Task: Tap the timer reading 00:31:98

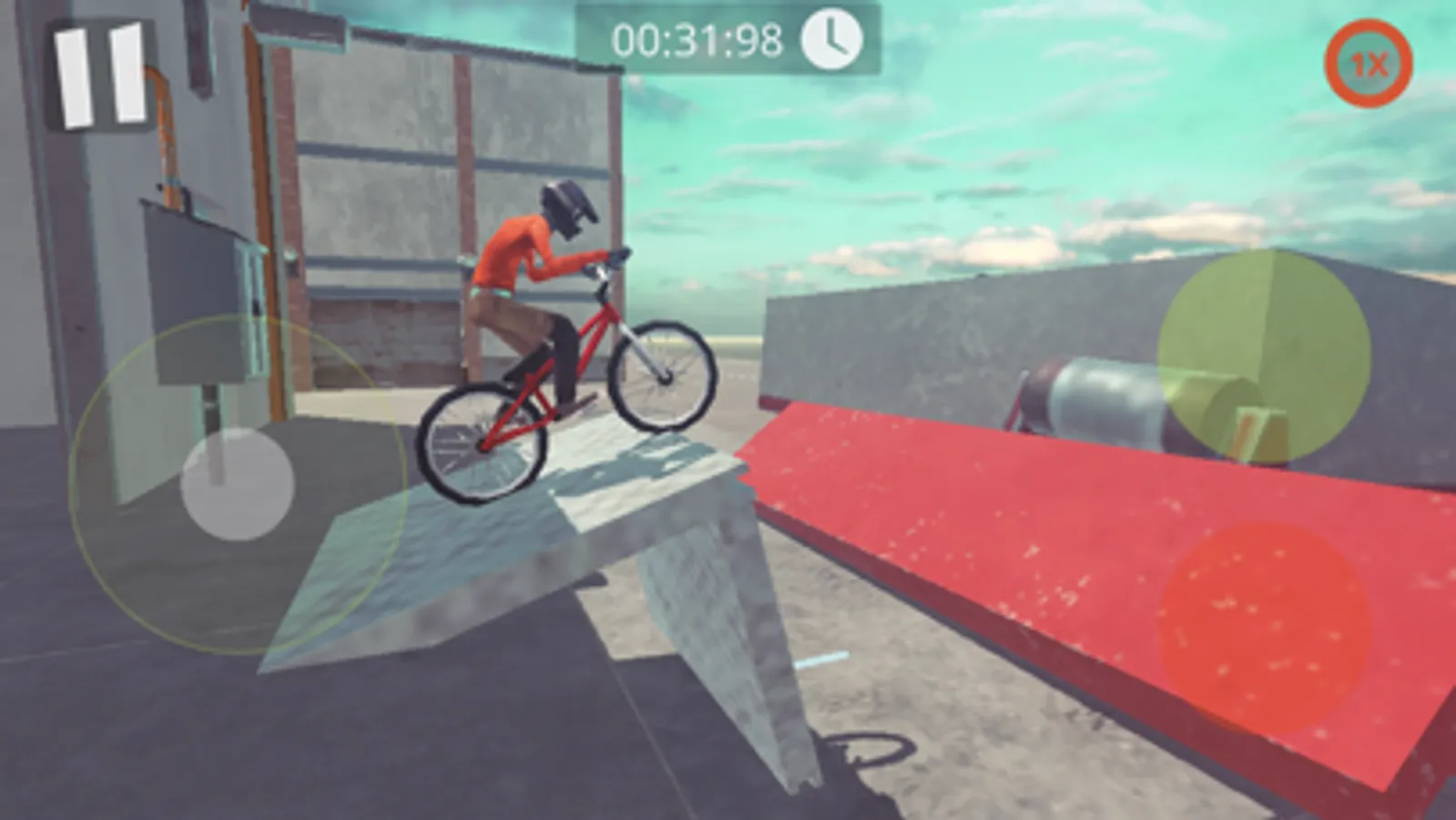Action: click(699, 39)
